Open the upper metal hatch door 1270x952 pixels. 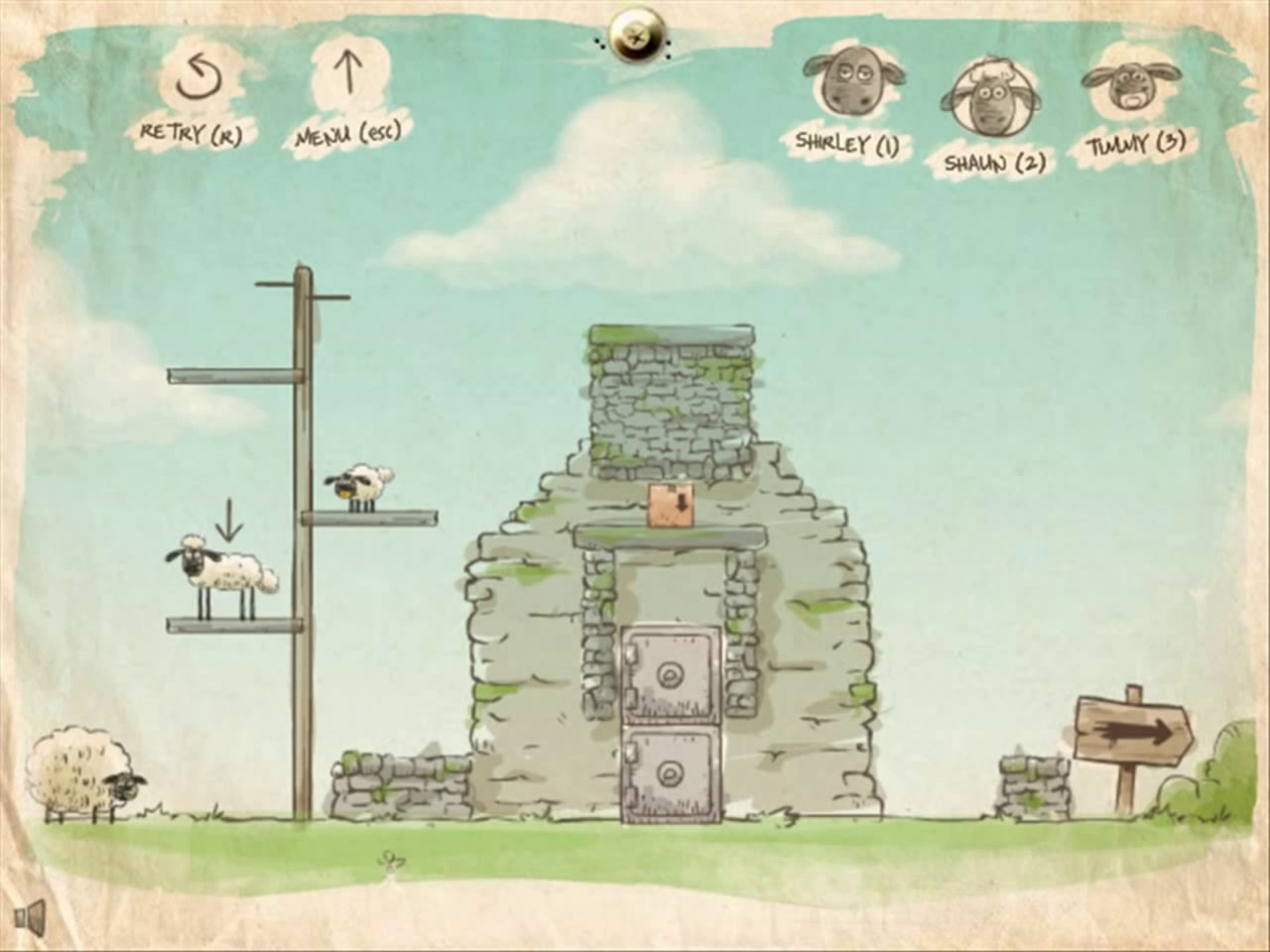point(669,673)
